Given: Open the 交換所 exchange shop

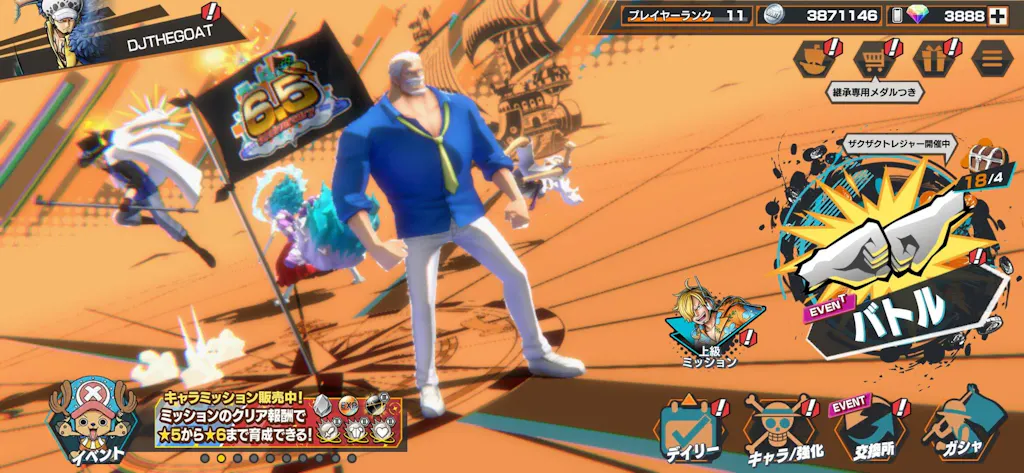Looking at the screenshot, I should tap(866, 431).
